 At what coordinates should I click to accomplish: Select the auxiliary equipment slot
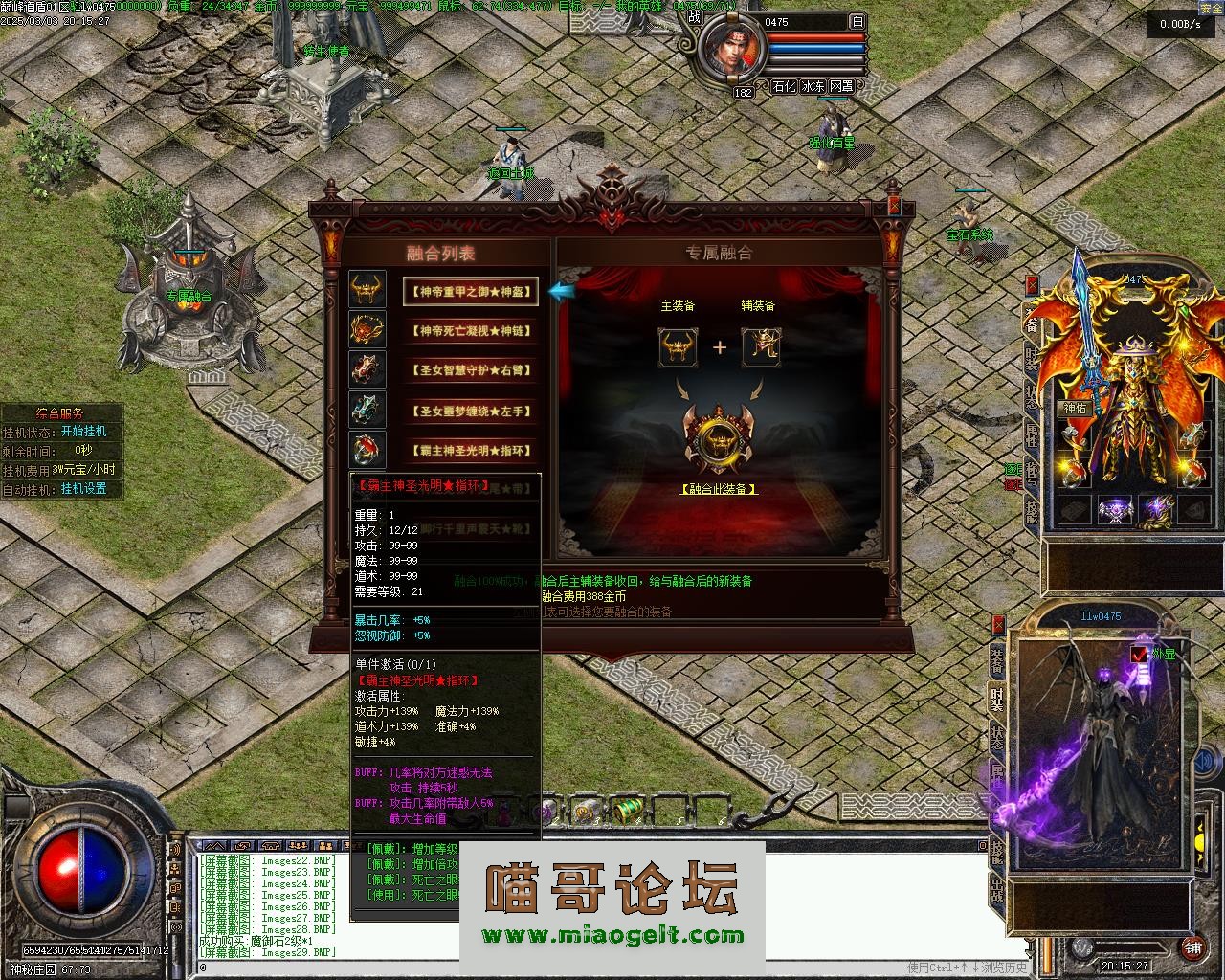pyautogui.click(x=761, y=347)
